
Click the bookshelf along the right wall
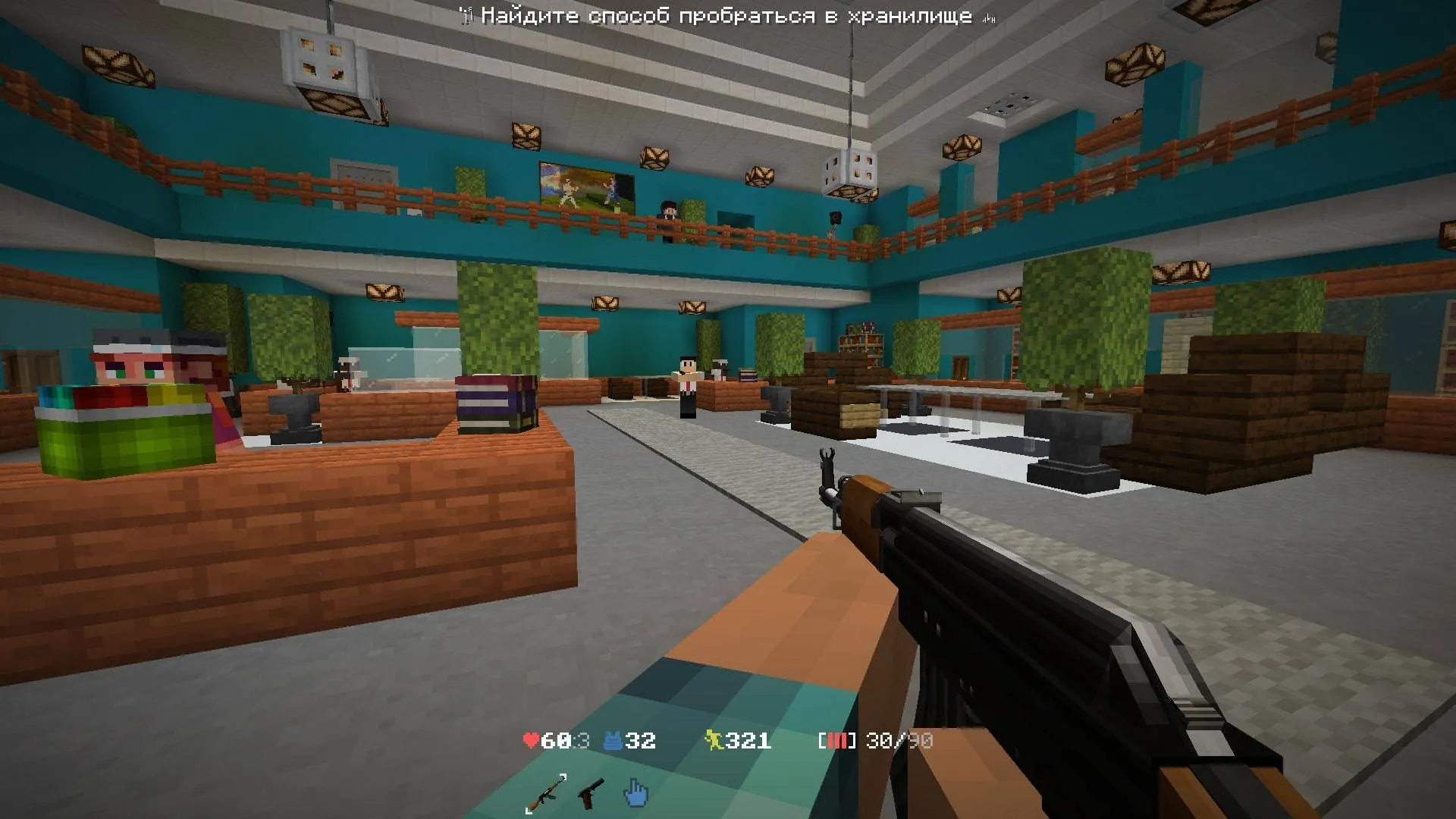861,345
